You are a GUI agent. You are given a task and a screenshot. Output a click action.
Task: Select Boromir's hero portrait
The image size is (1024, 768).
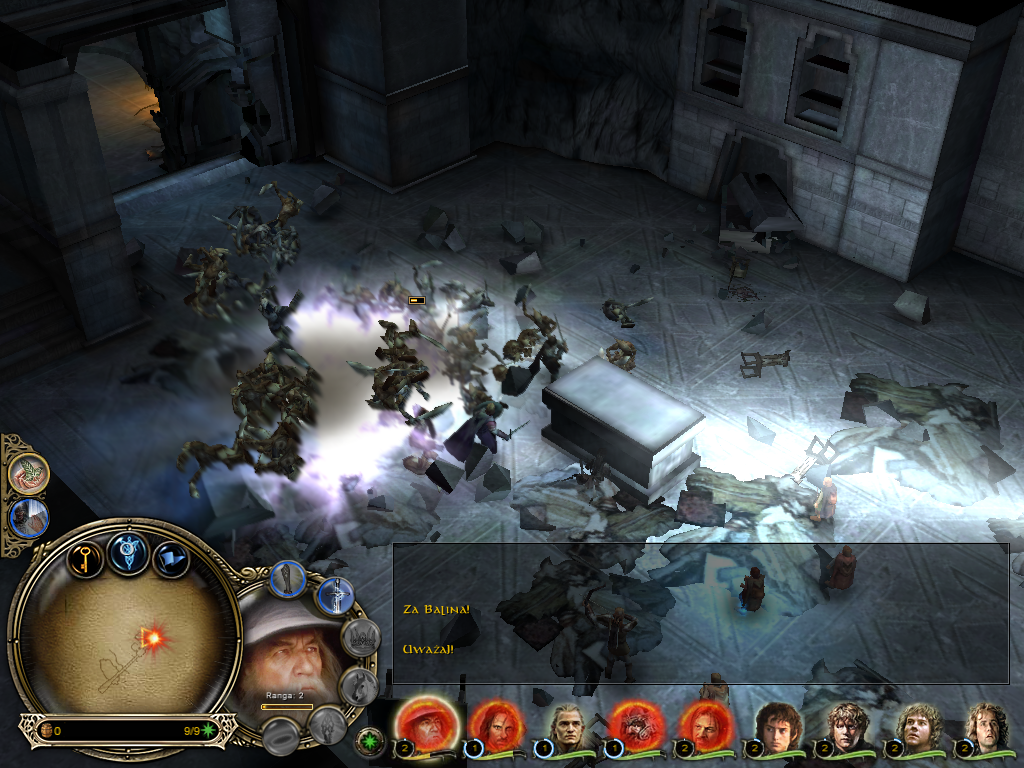click(x=705, y=724)
